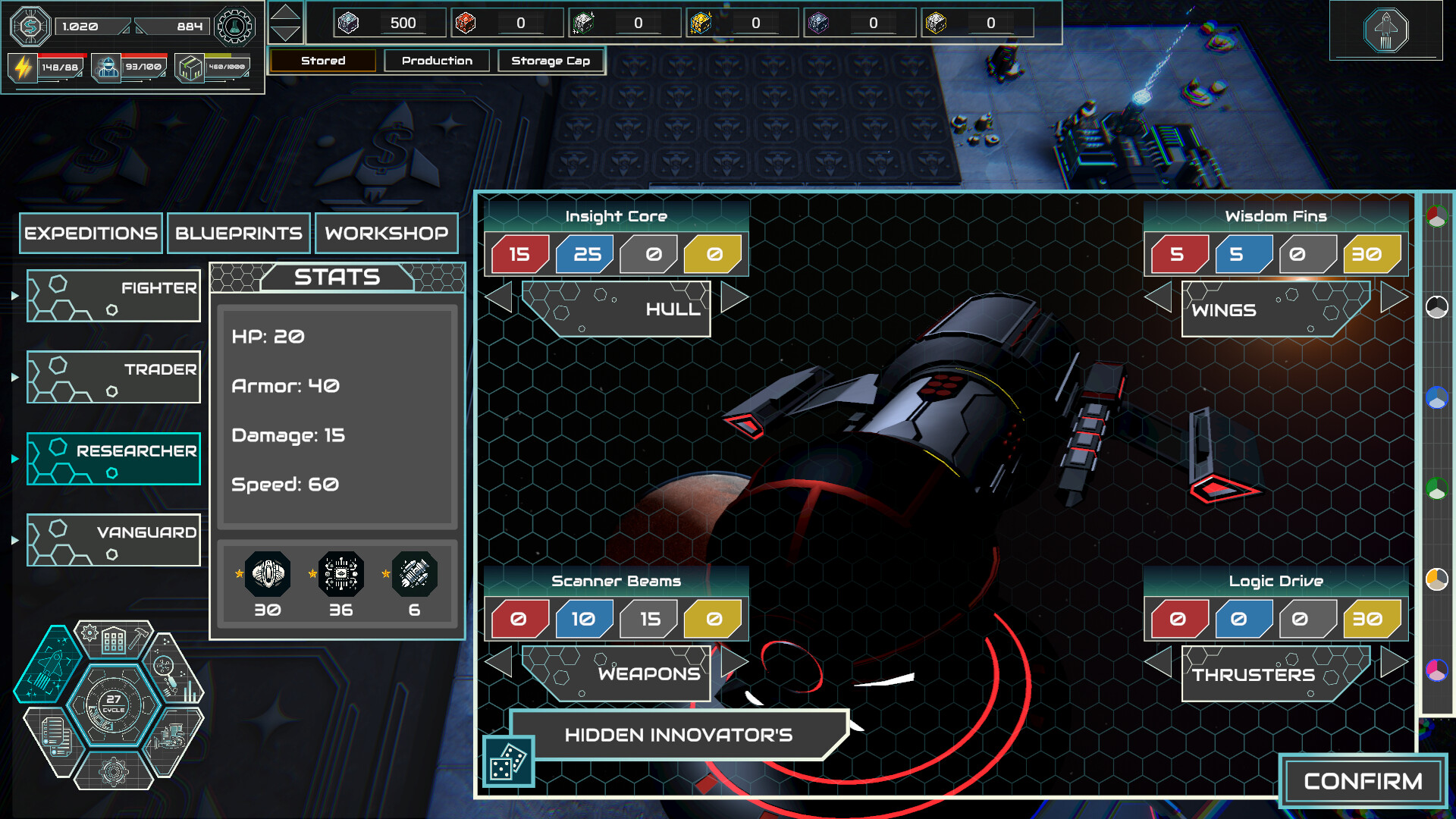The width and height of the screenshot is (1456, 819).
Task: Cycle to next Thrusters part
Action: point(1394,662)
